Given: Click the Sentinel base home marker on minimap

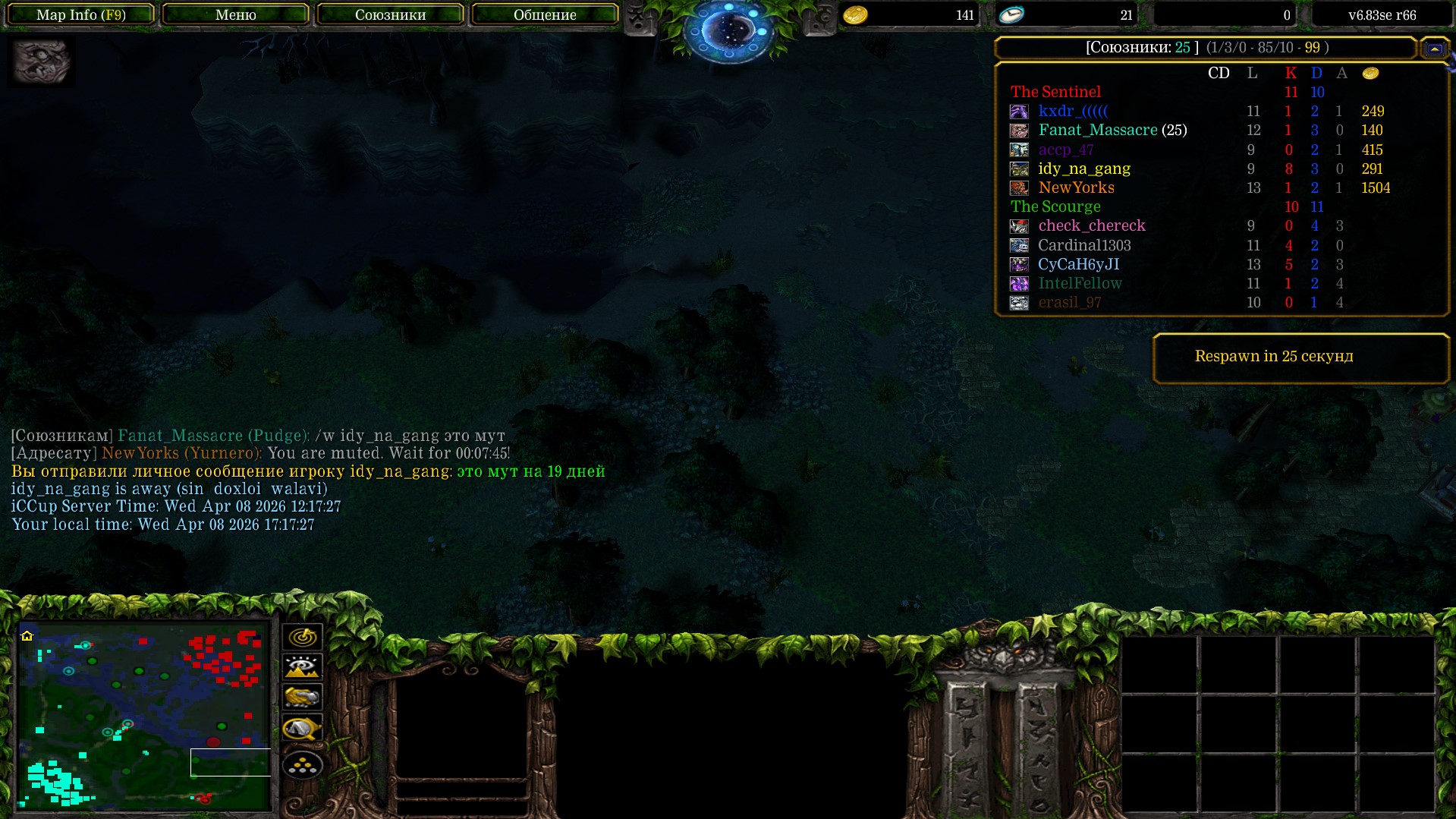Looking at the screenshot, I should point(27,636).
